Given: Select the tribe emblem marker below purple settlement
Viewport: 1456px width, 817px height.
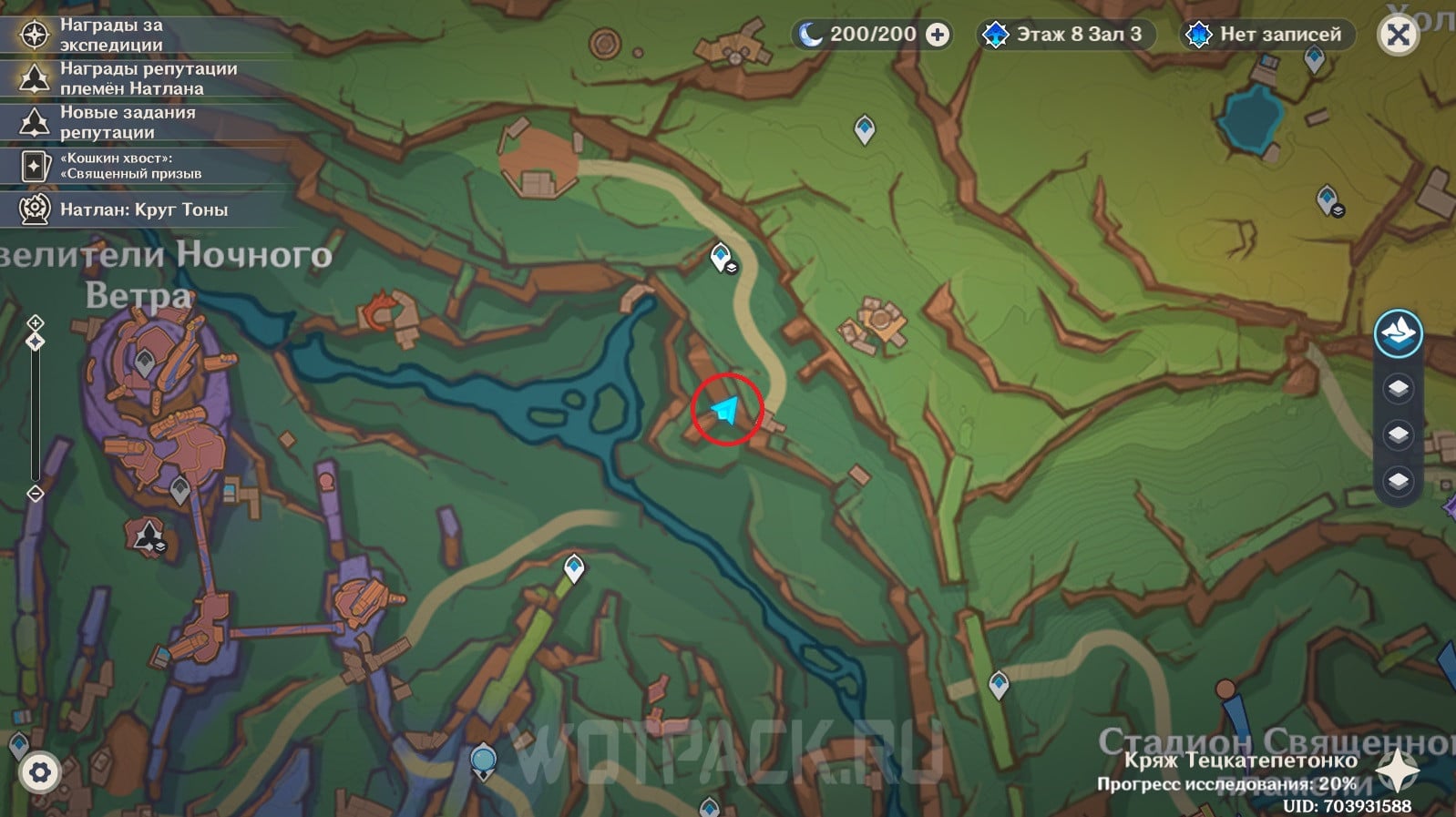Looking at the screenshot, I should [x=149, y=536].
